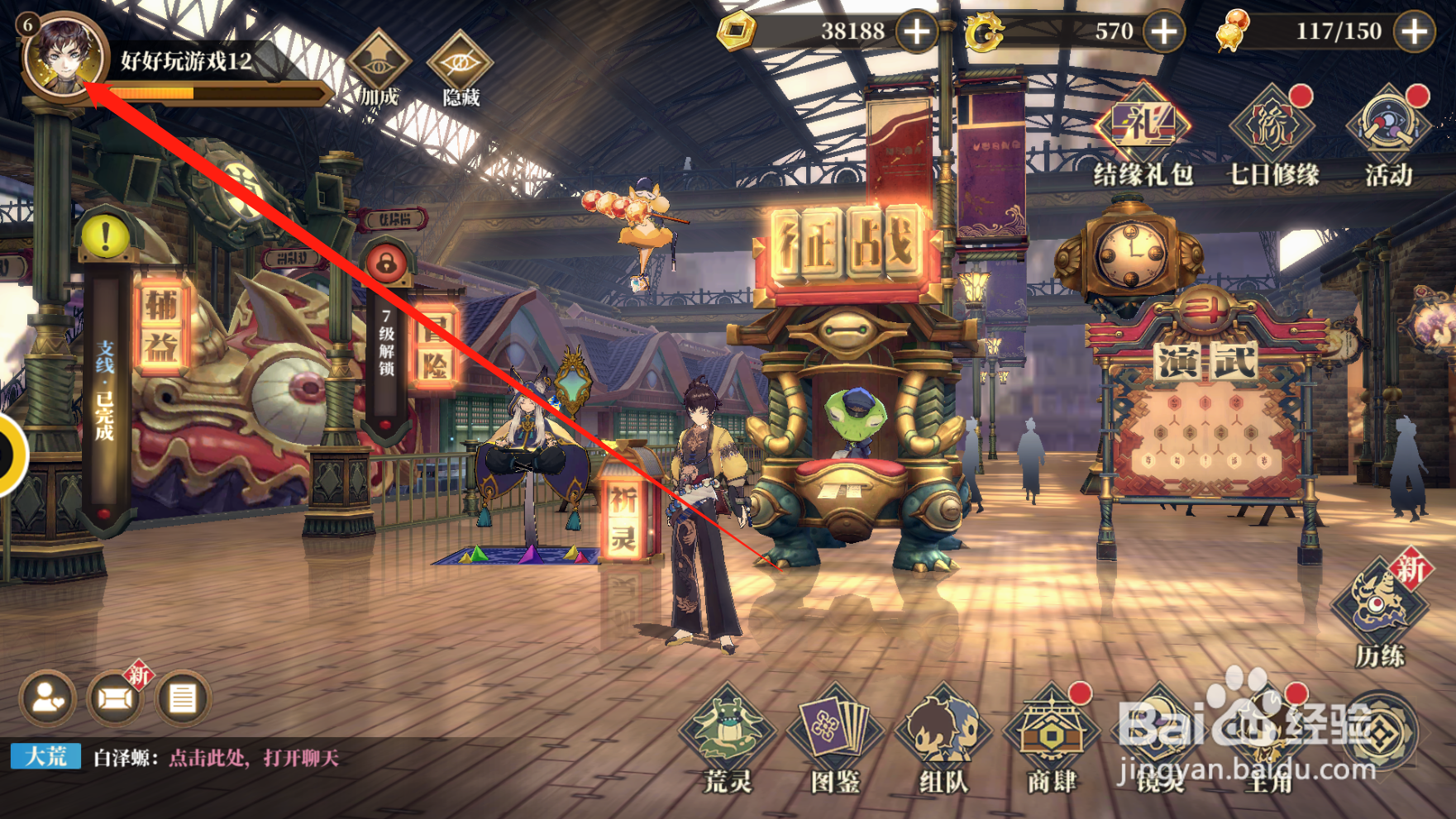
Task: Open the document list icon
Action: pyautogui.click(x=183, y=699)
